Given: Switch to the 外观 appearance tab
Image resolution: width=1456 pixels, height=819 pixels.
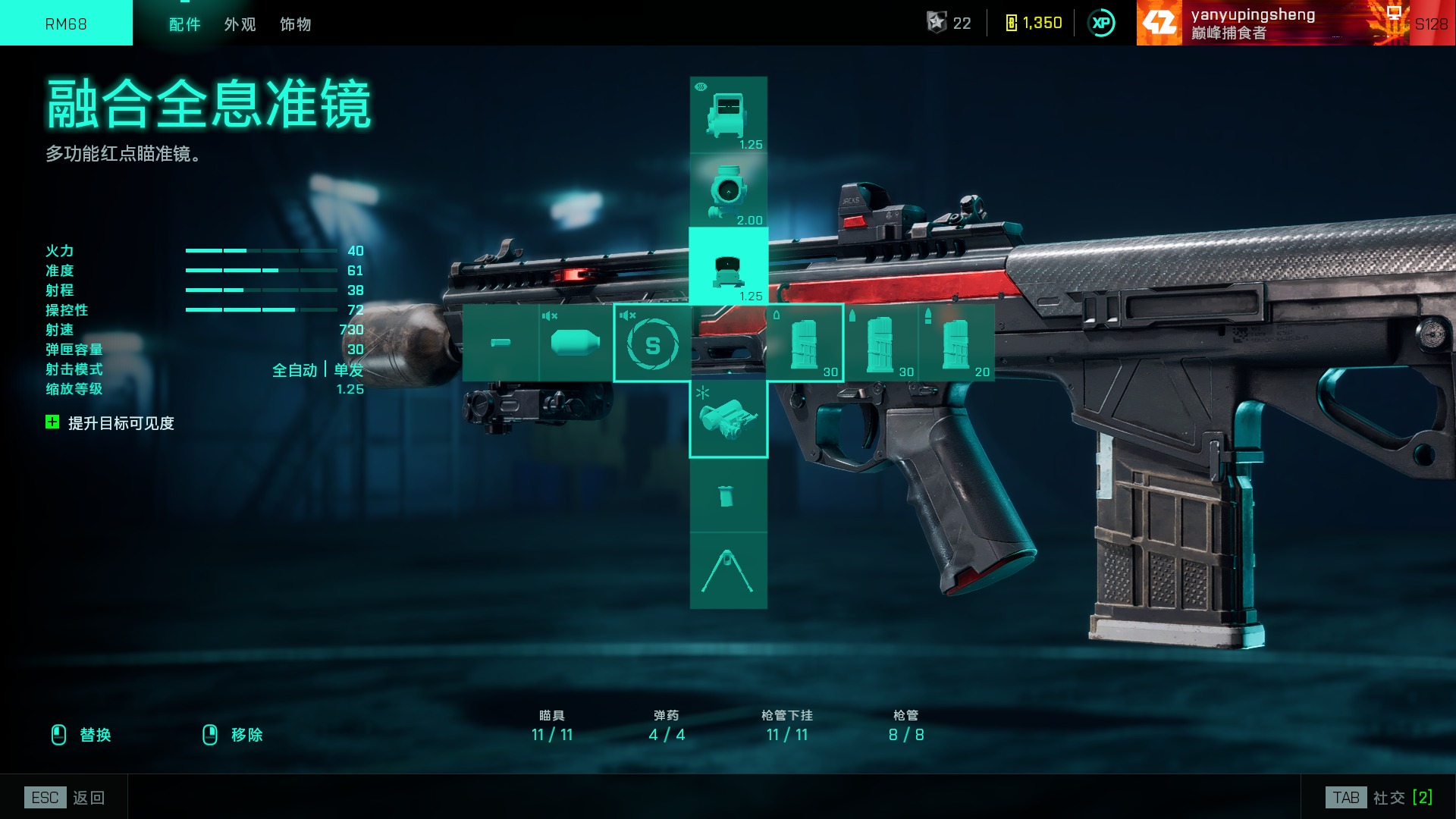Looking at the screenshot, I should tap(240, 24).
